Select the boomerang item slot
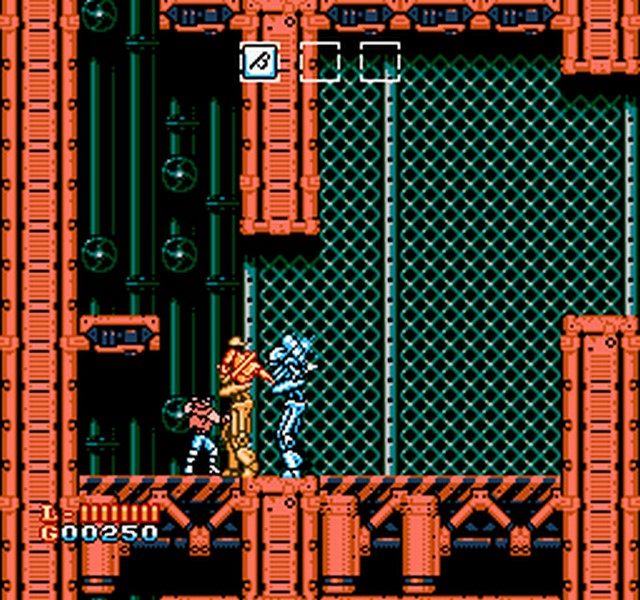 pyautogui.click(x=259, y=61)
